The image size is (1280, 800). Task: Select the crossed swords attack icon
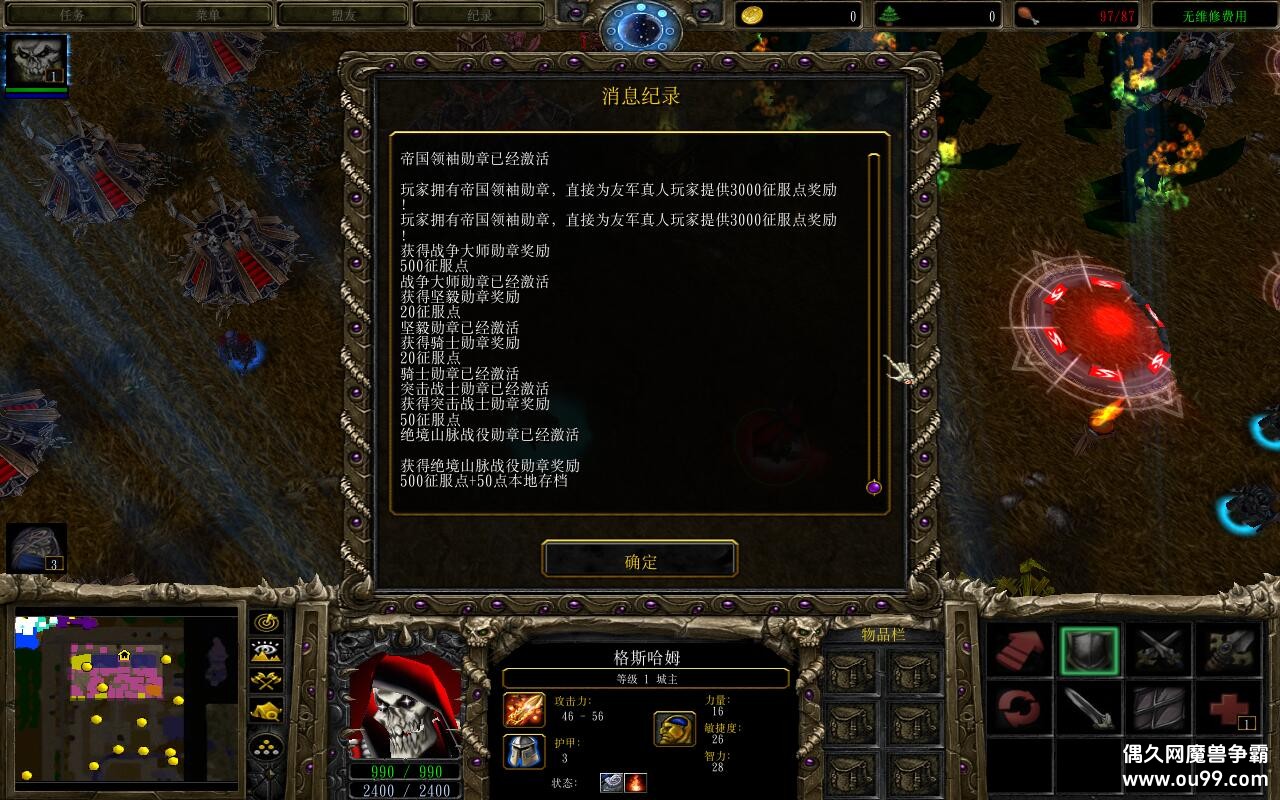[x=1160, y=647]
